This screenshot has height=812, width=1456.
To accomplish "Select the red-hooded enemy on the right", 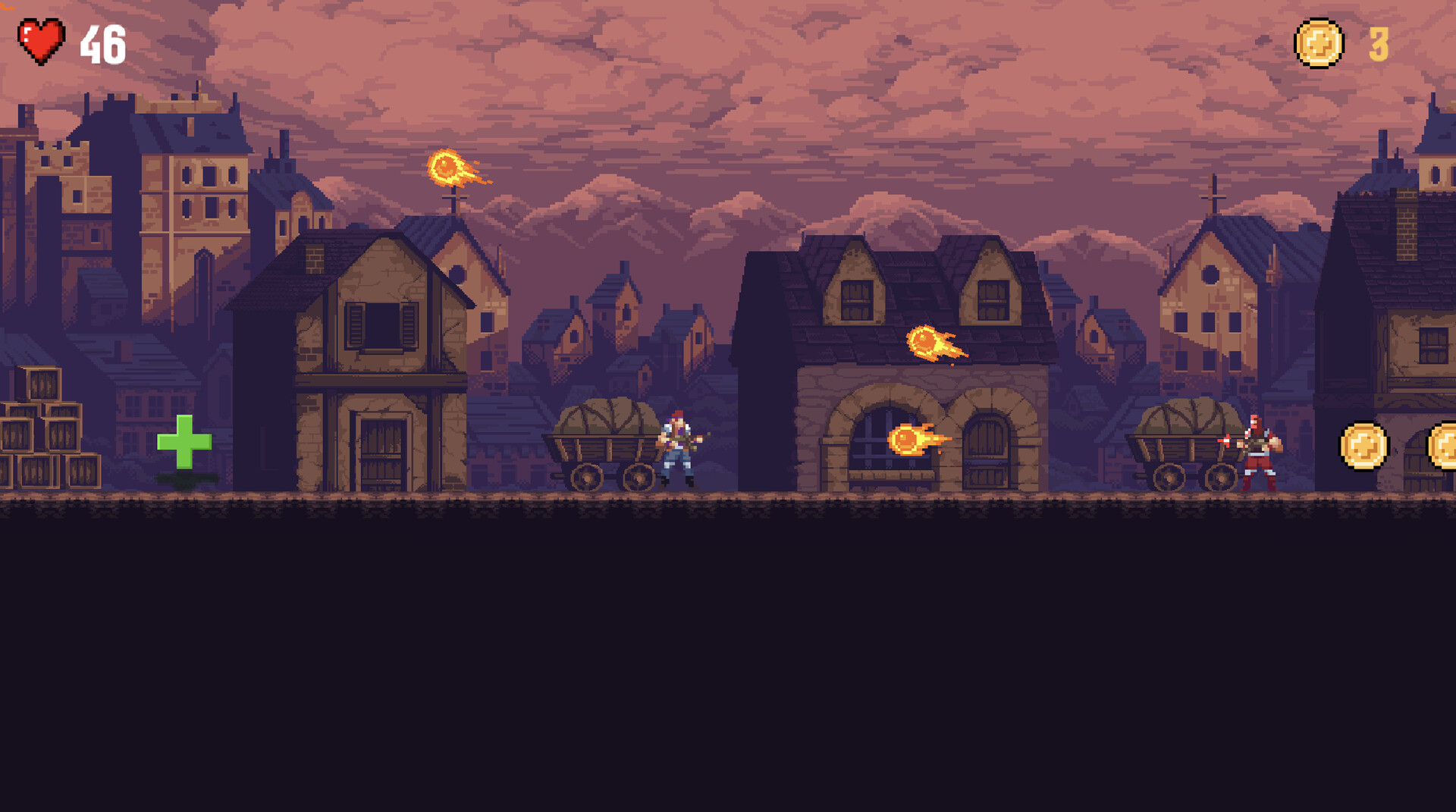I will click(x=1257, y=451).
